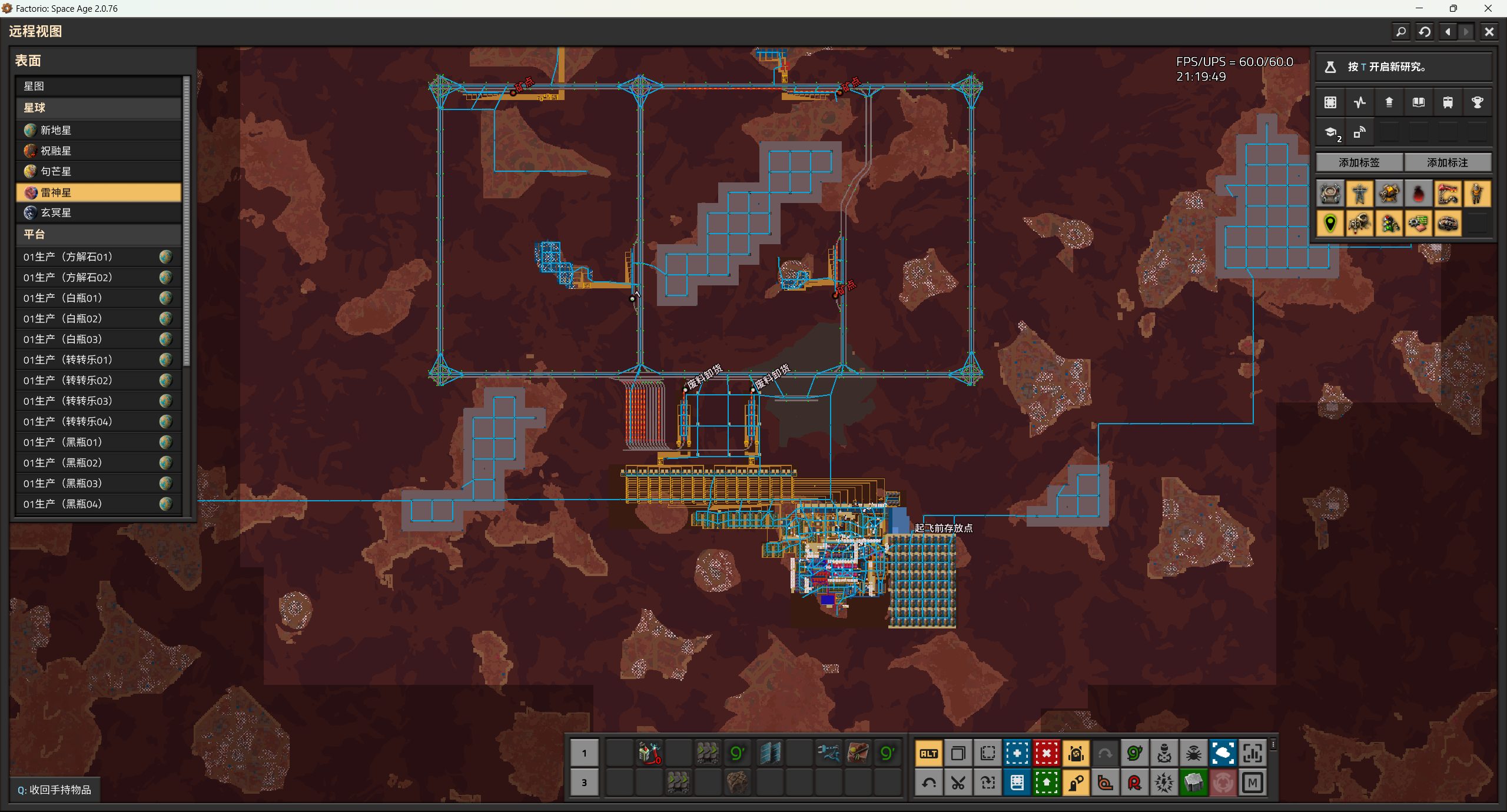The height and width of the screenshot is (812, 1507).
Task: Toggle the map tag pin filter
Action: pos(1330,224)
